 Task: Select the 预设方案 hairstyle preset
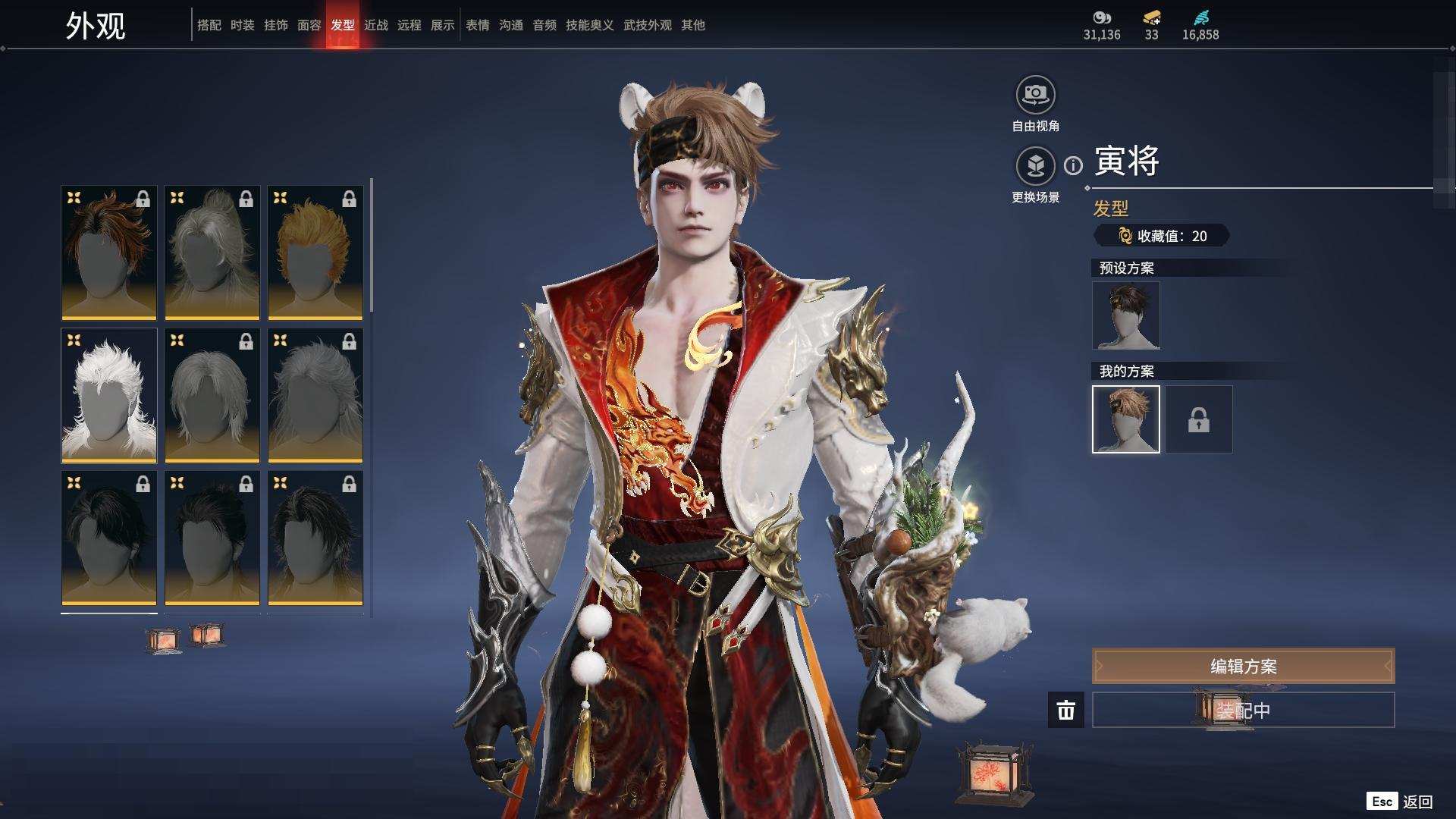click(1126, 315)
